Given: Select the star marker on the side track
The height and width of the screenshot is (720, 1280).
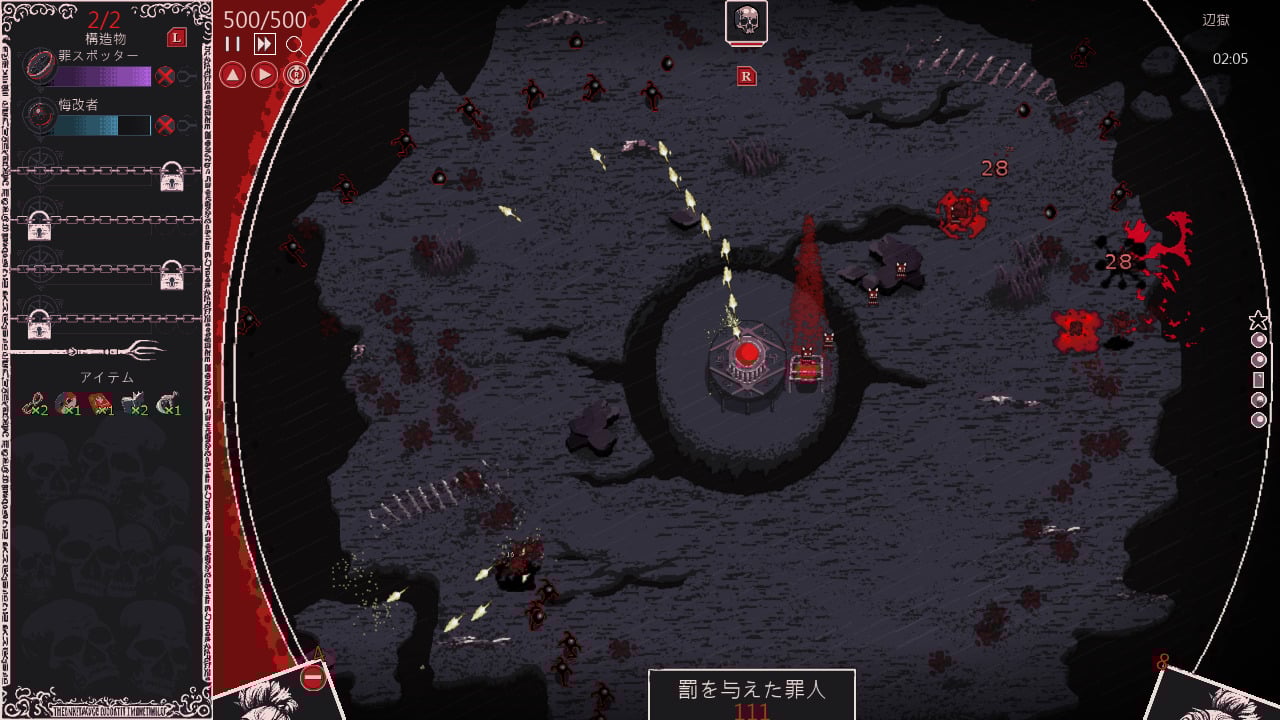Looking at the screenshot, I should point(1258,321).
